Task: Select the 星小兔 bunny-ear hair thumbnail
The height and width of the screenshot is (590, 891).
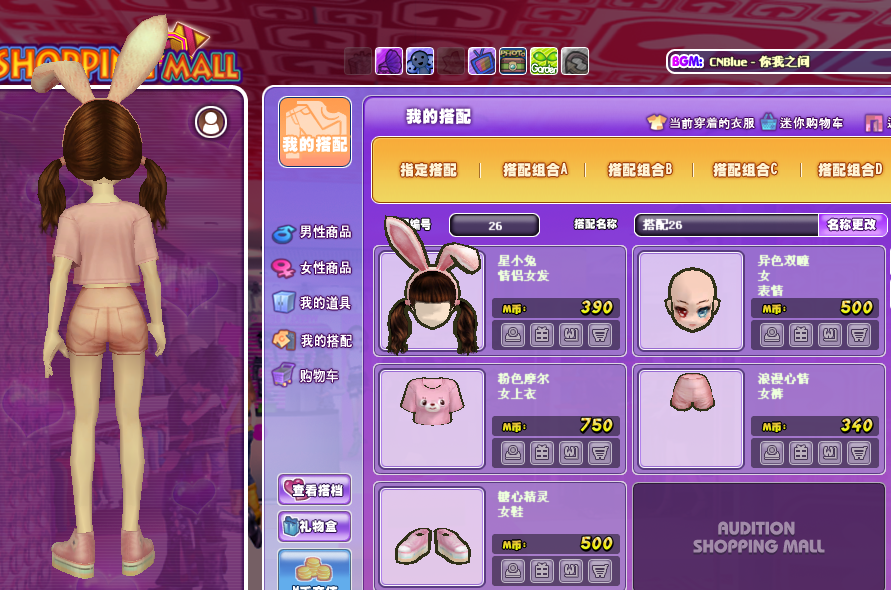Action: click(x=432, y=301)
